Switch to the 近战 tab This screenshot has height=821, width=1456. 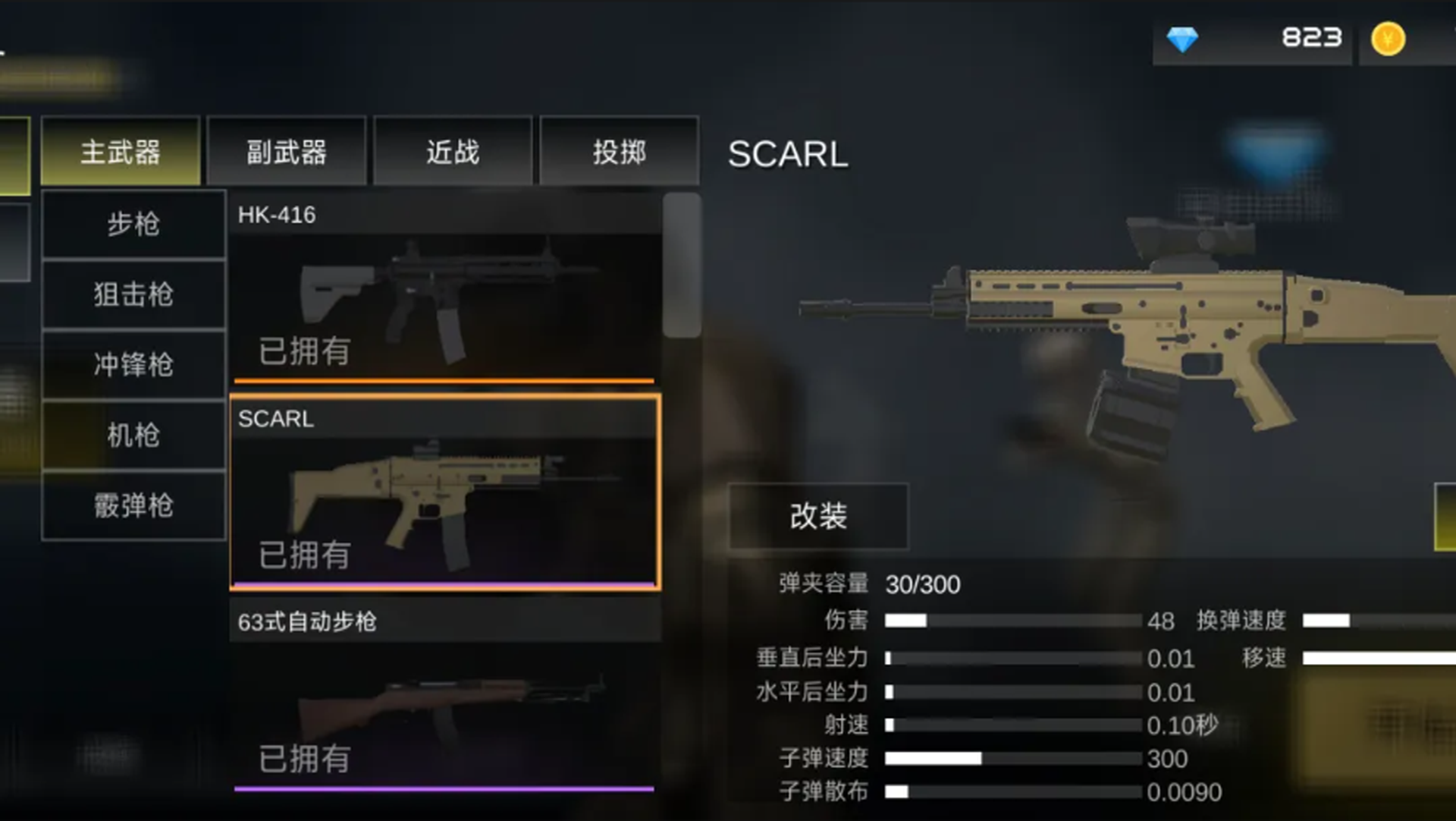tap(453, 151)
